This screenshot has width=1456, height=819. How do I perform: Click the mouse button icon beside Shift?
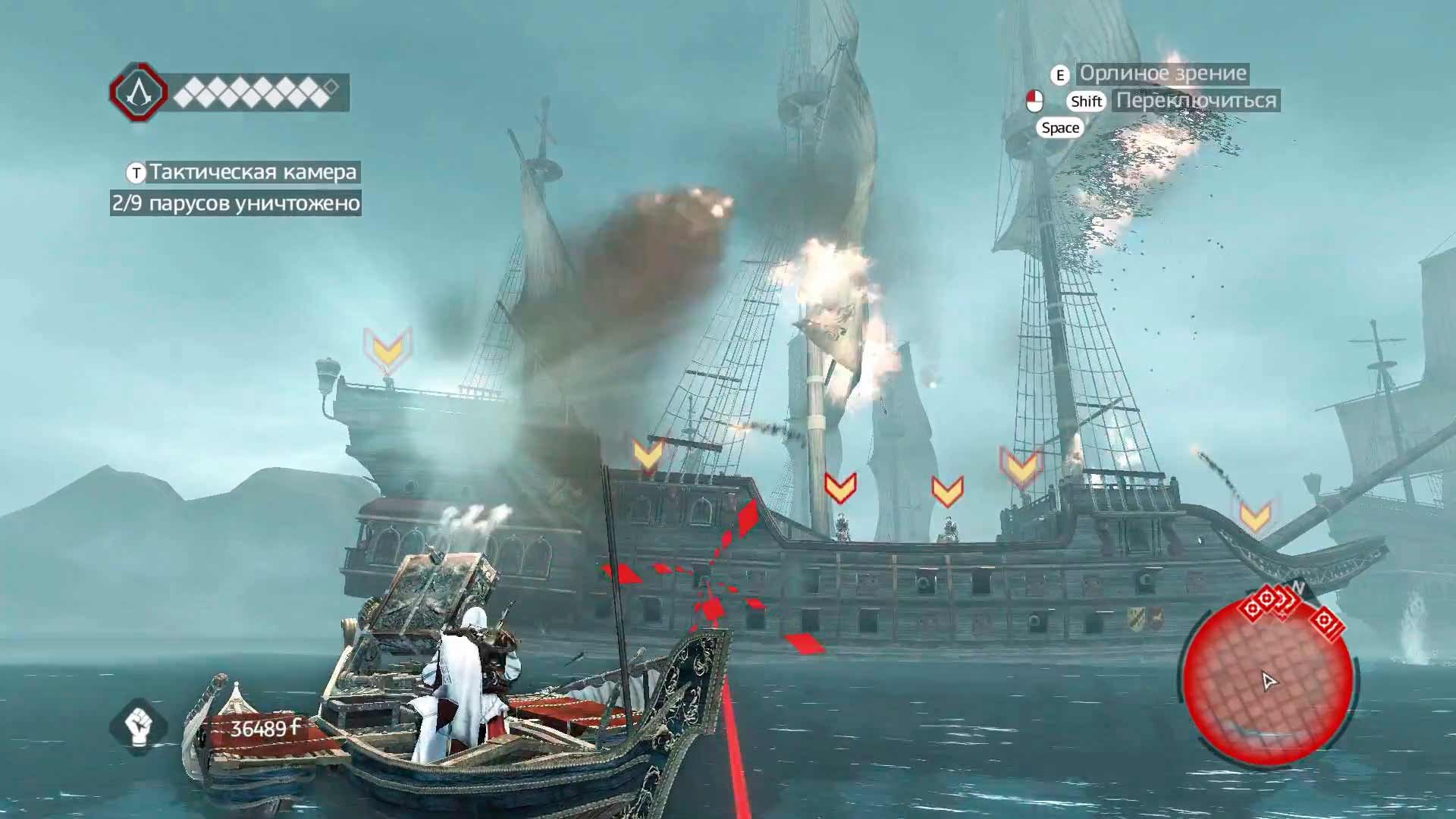coord(1037,102)
